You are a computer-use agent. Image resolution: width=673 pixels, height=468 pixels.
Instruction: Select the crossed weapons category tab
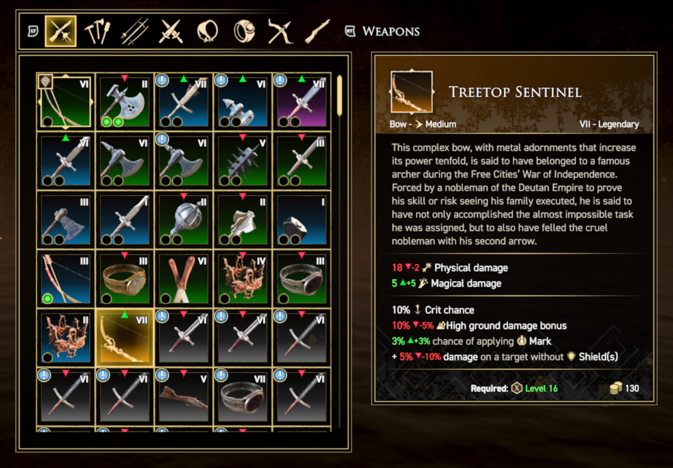(x=61, y=31)
